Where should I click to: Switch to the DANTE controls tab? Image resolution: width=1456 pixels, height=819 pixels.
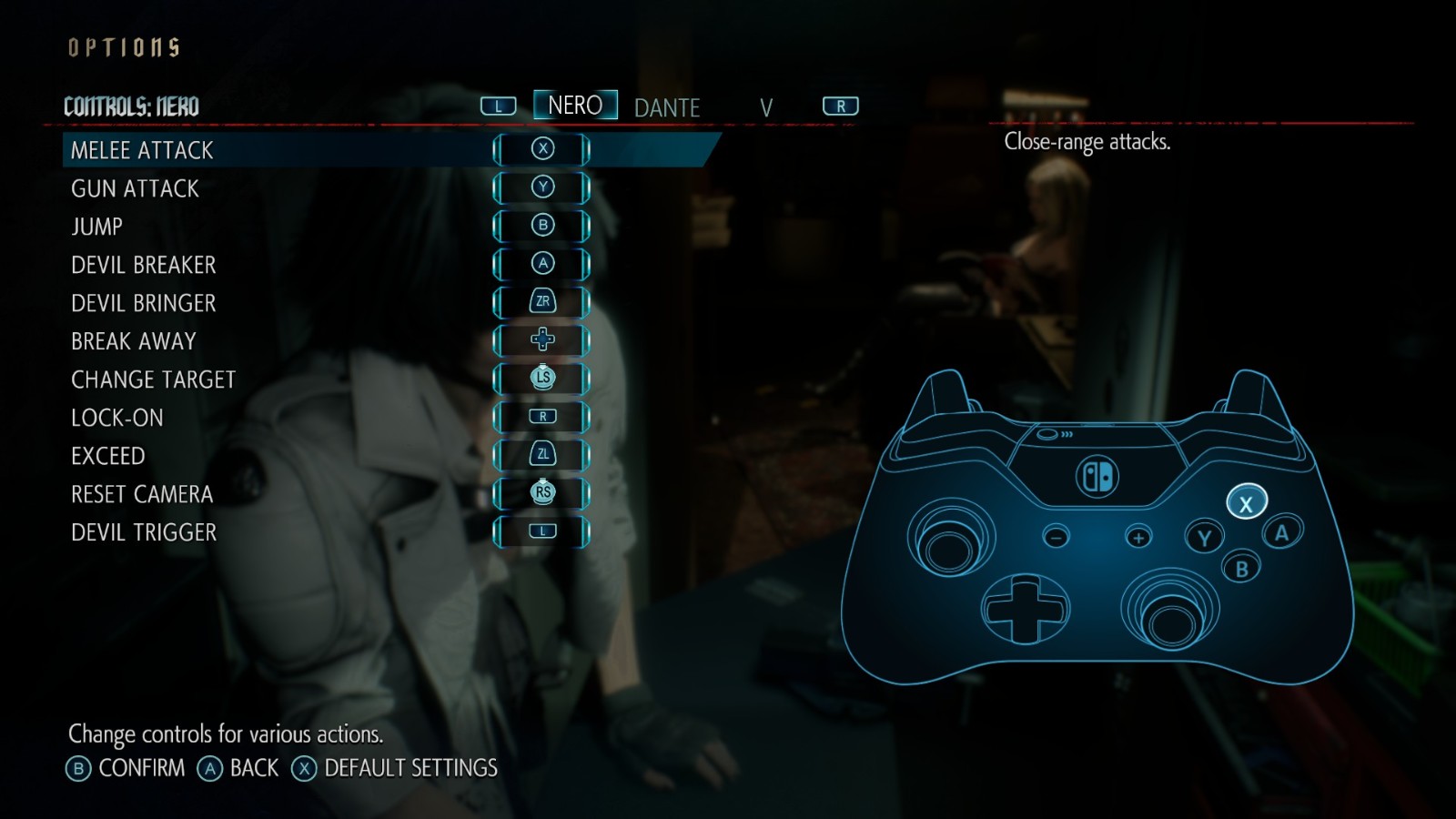pos(666,106)
